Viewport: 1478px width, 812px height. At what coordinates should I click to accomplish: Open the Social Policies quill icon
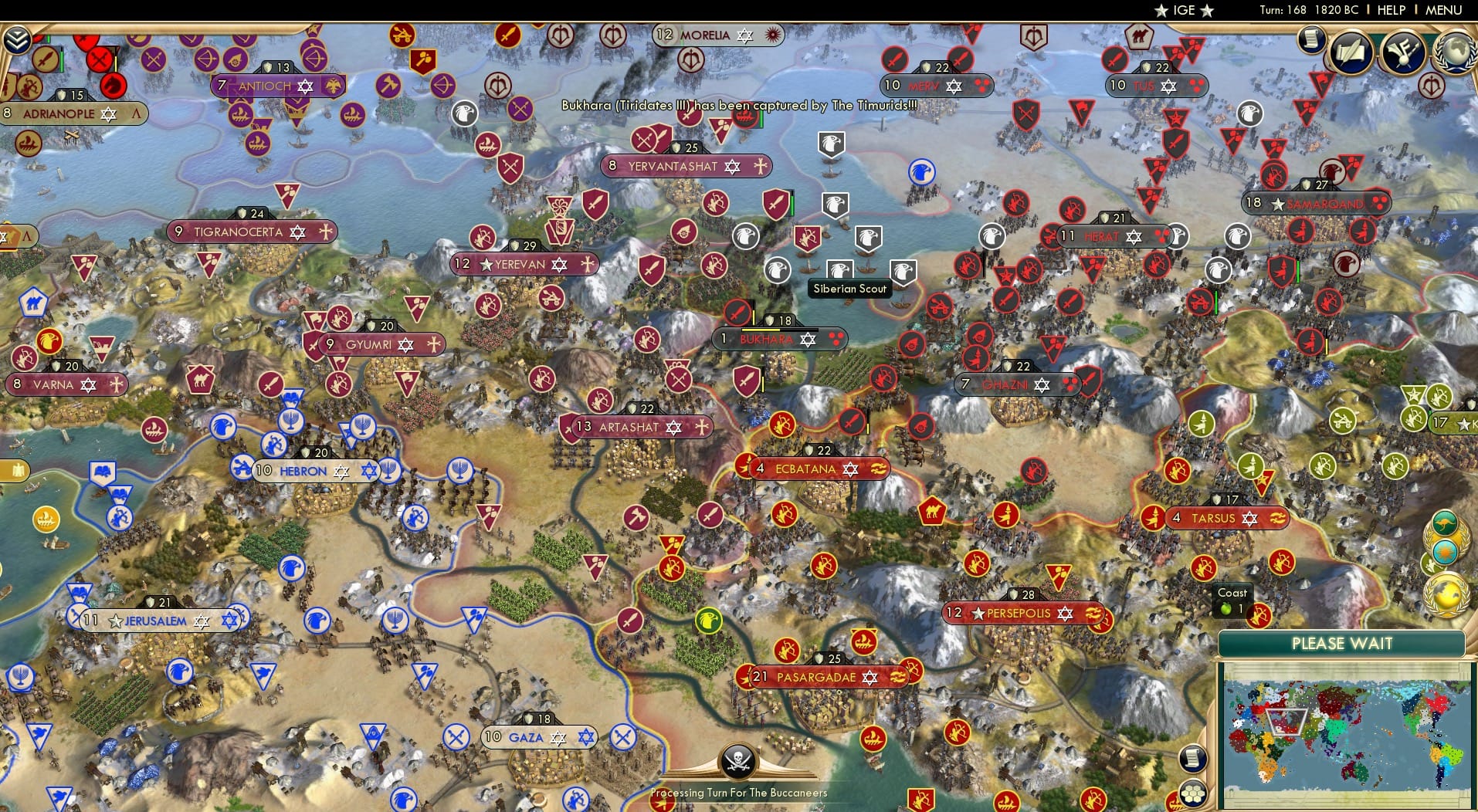1351,51
